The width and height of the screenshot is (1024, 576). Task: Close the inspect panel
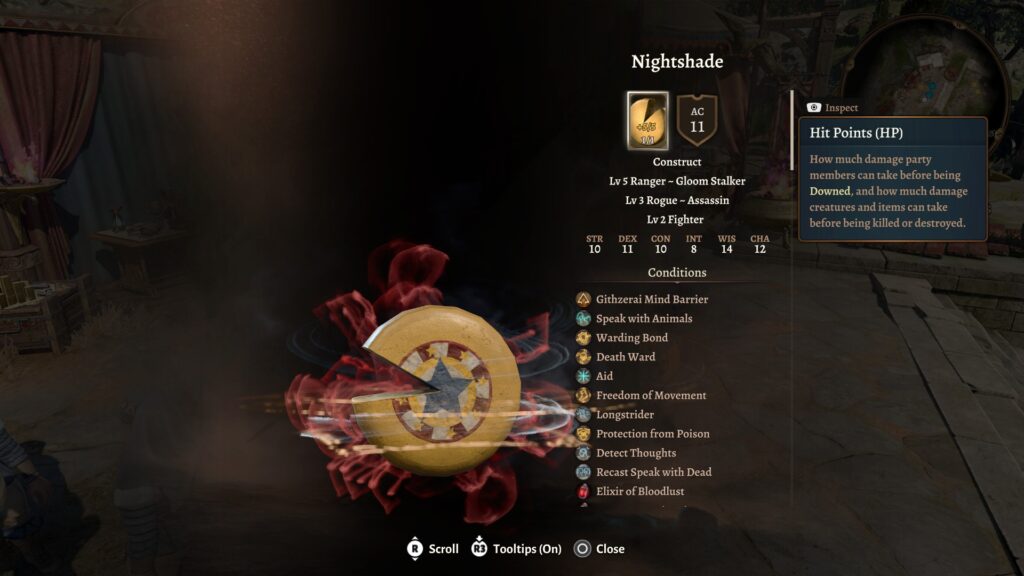pos(600,549)
